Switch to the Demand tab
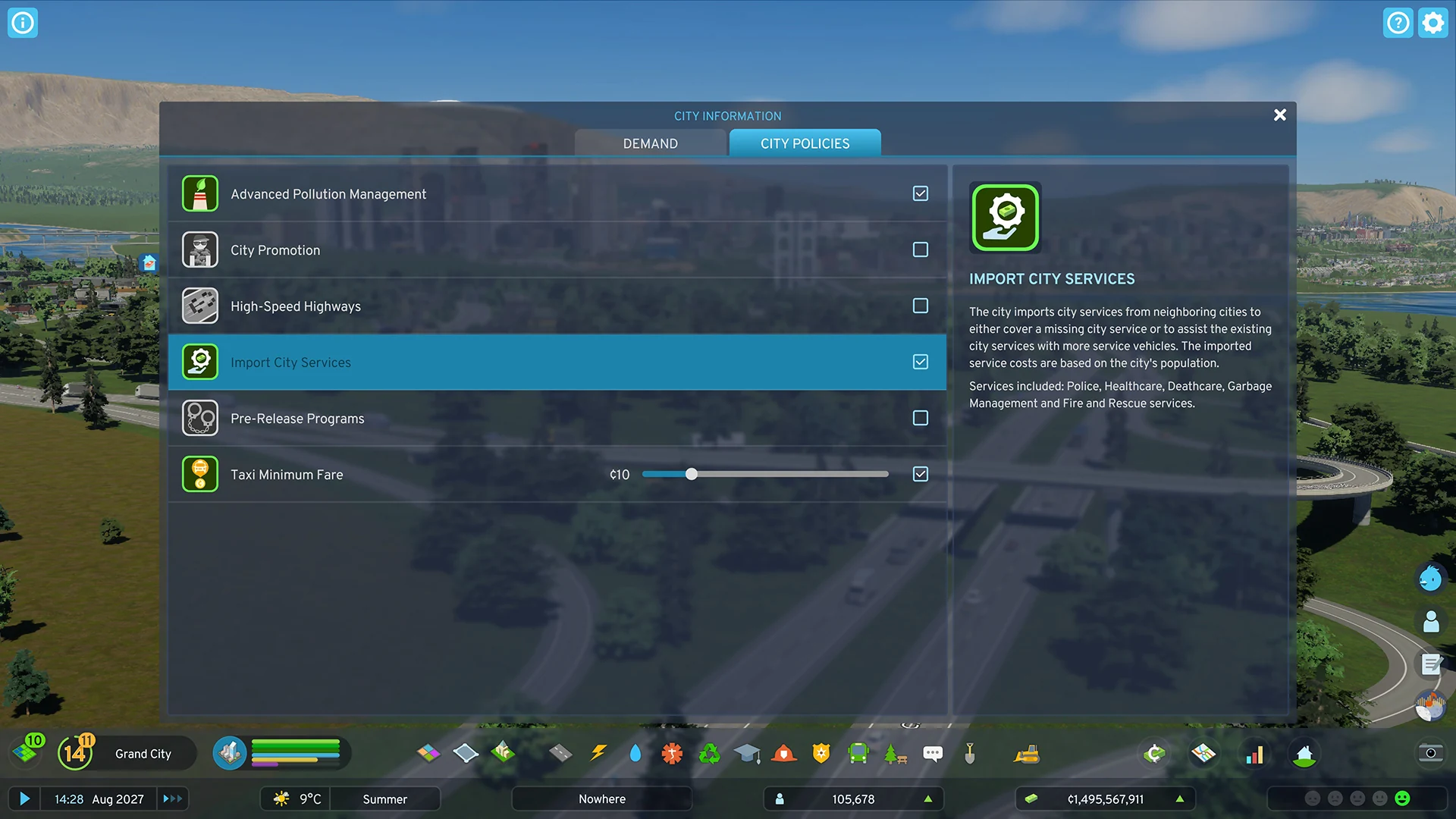The width and height of the screenshot is (1456, 819). (x=650, y=143)
